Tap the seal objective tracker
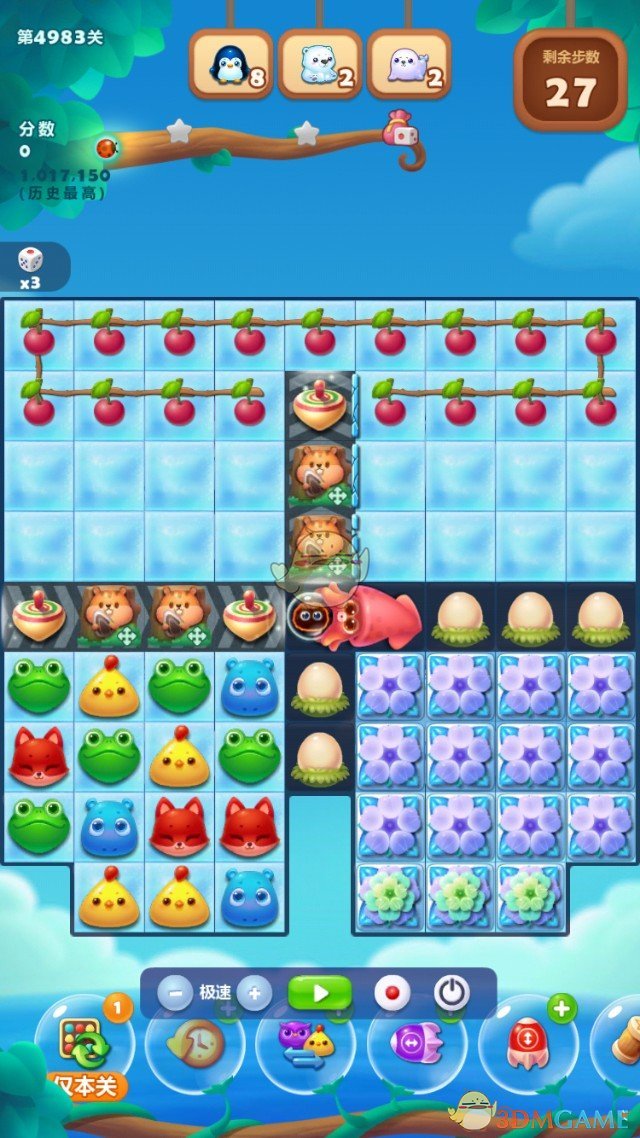The width and height of the screenshot is (640, 1138). tap(409, 65)
